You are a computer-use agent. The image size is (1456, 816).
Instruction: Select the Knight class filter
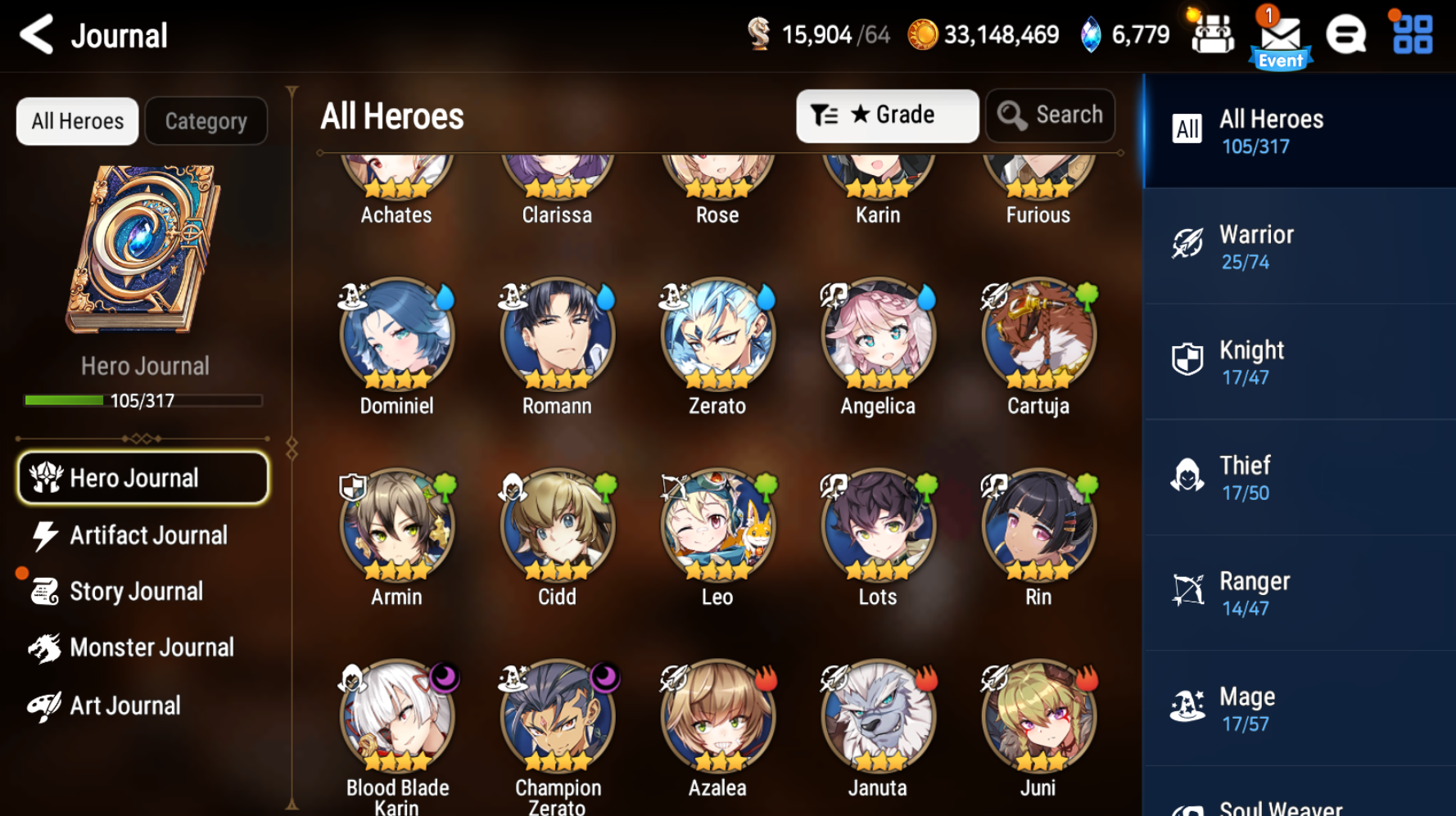(x=1299, y=361)
